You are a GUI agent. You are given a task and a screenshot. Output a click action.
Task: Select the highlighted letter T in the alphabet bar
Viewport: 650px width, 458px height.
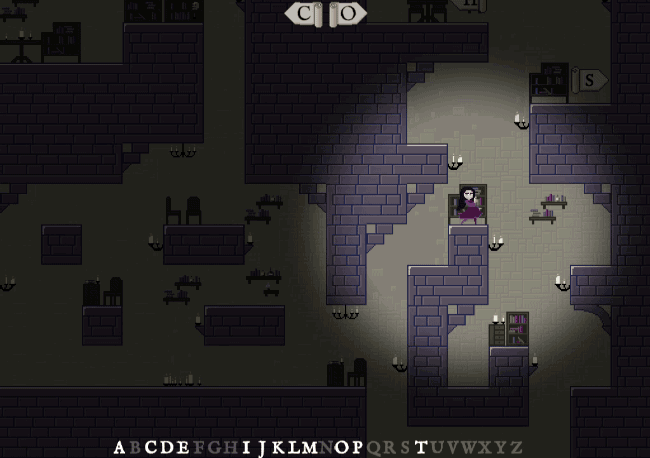(x=421, y=447)
